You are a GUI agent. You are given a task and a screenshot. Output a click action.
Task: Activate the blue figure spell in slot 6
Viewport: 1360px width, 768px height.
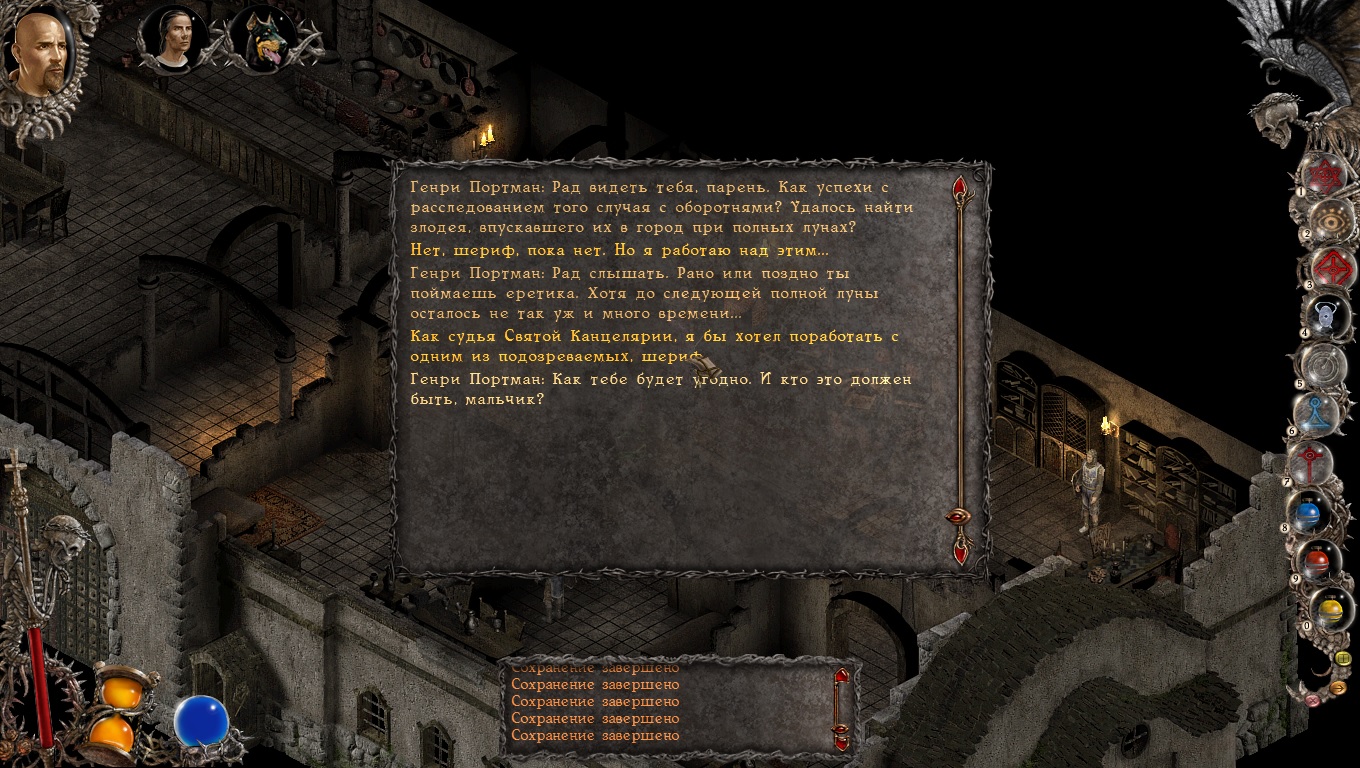1317,412
